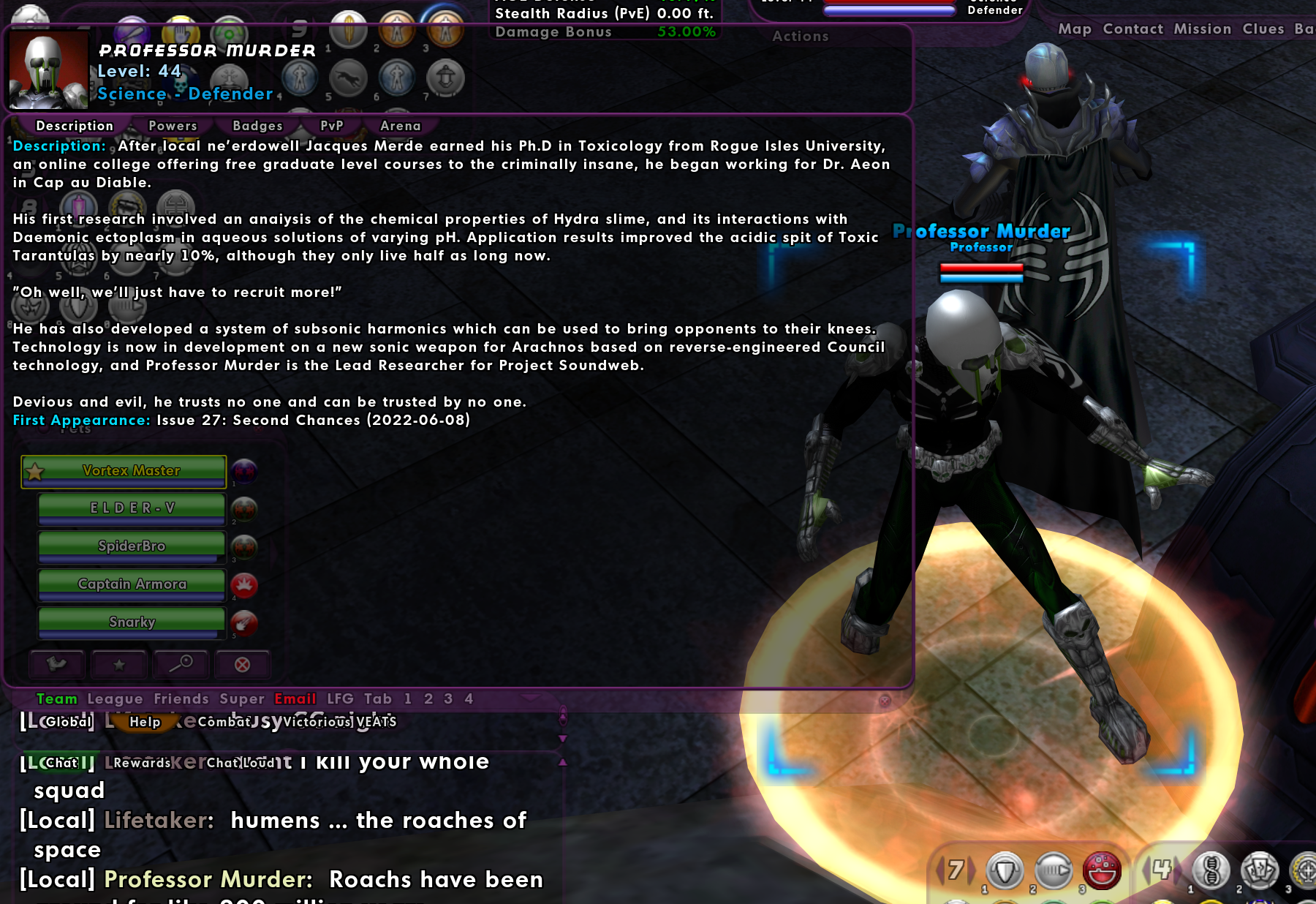Open the Map window

pos(1074,29)
